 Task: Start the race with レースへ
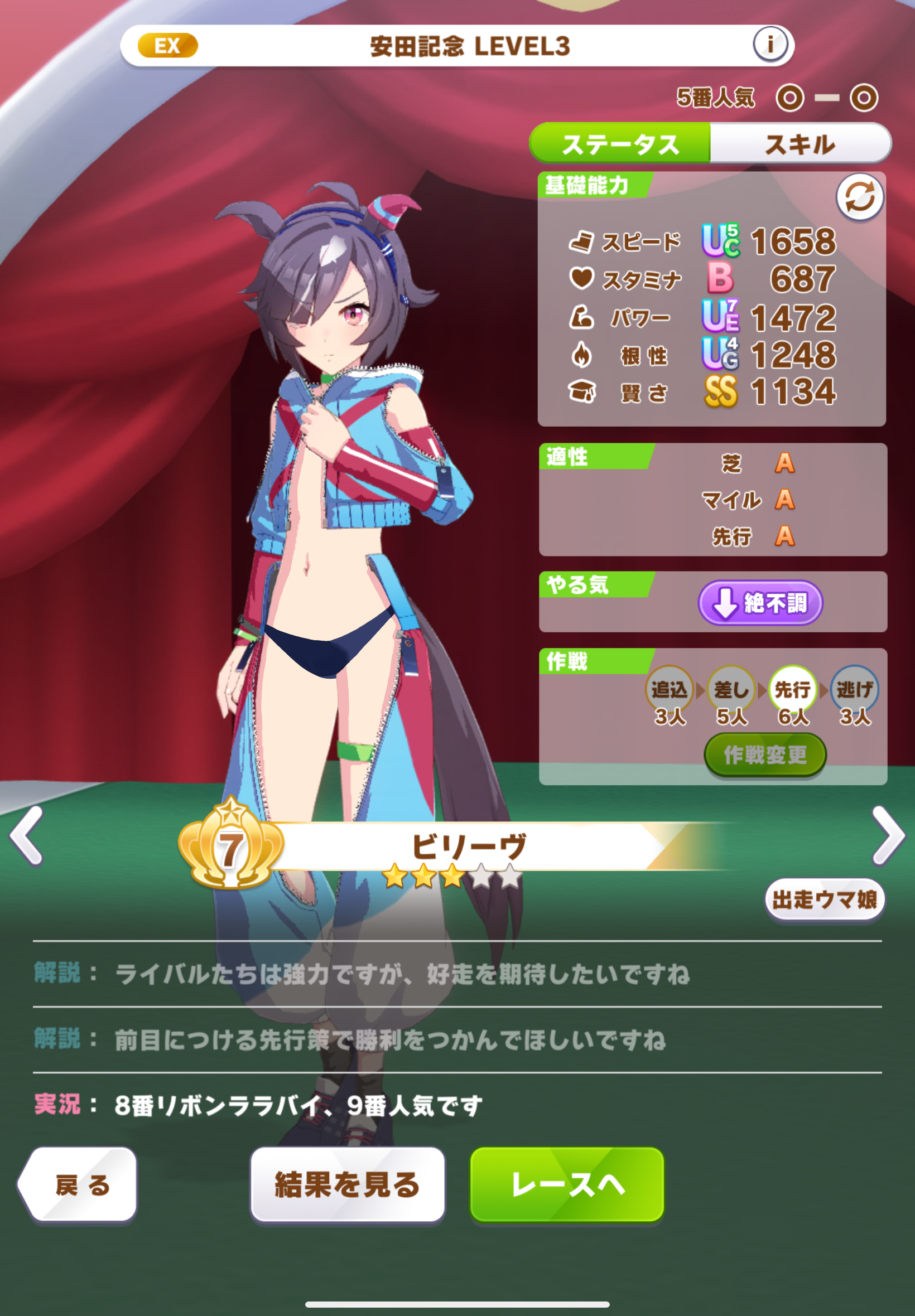point(567,1184)
